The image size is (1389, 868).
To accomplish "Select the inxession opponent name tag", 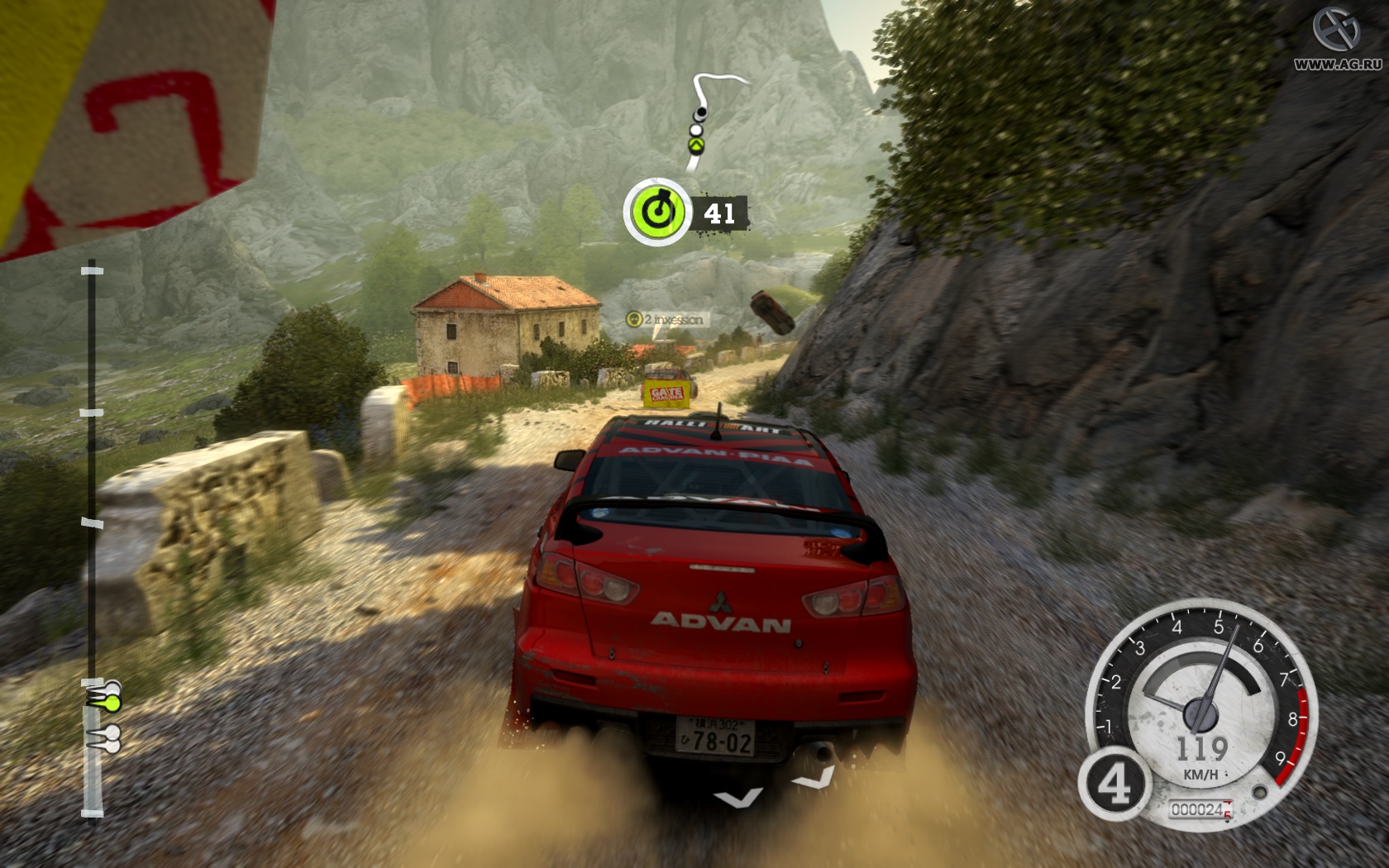I will (666, 319).
